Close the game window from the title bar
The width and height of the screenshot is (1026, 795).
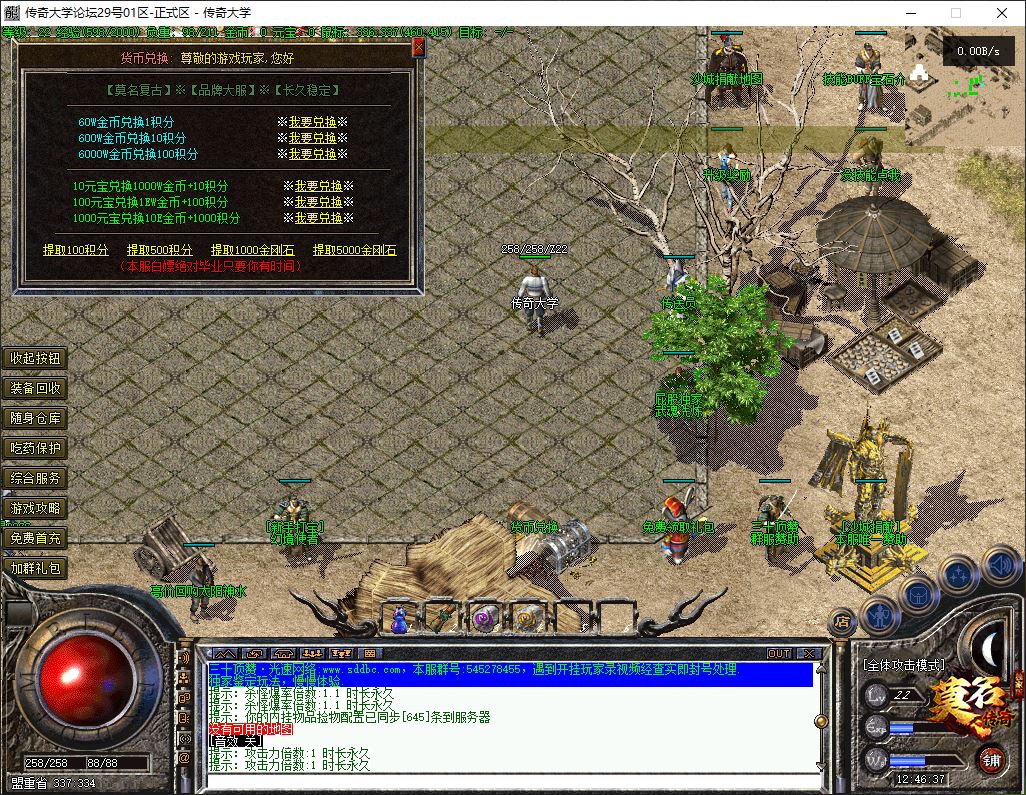[x=1002, y=13]
